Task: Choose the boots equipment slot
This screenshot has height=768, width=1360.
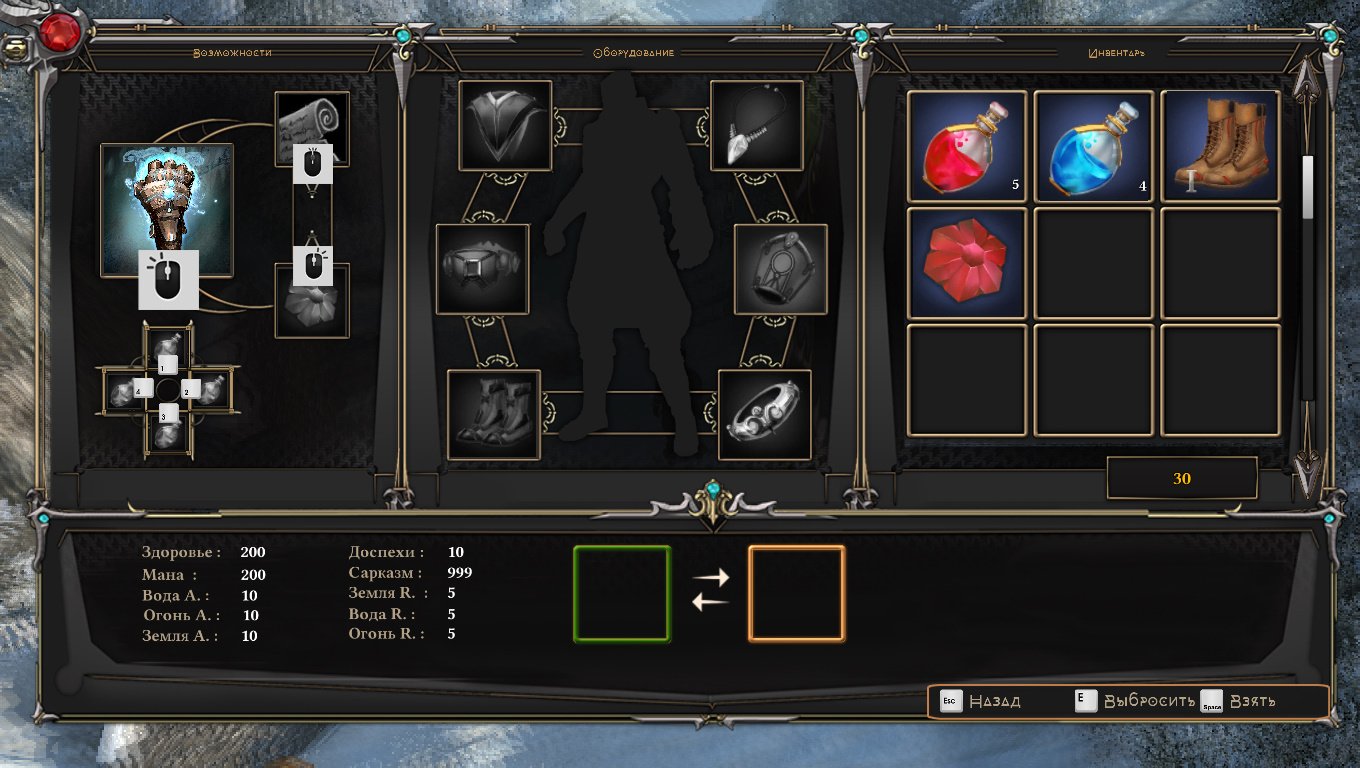Action: point(494,414)
